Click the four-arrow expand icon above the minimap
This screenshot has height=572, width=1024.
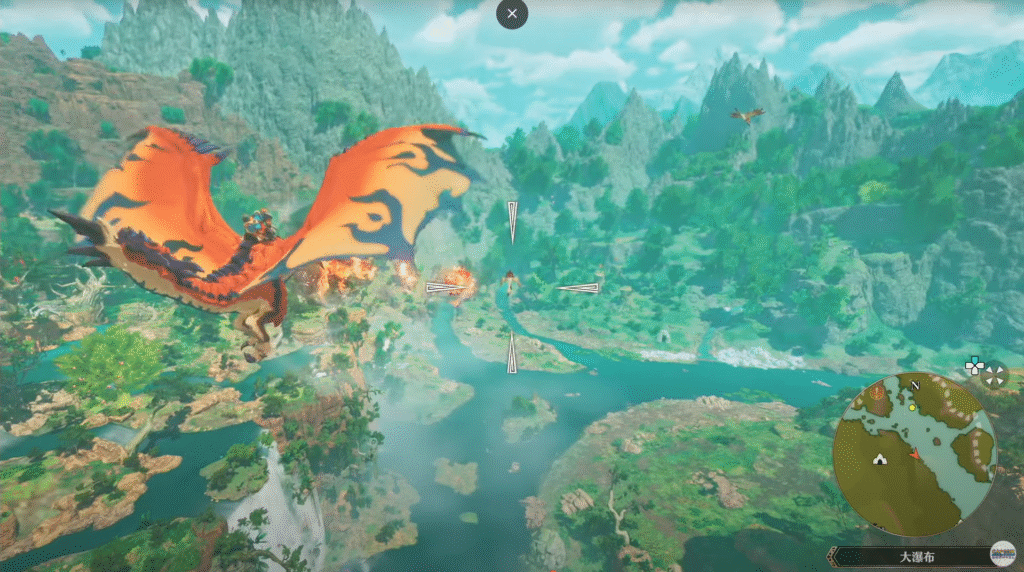(x=994, y=376)
